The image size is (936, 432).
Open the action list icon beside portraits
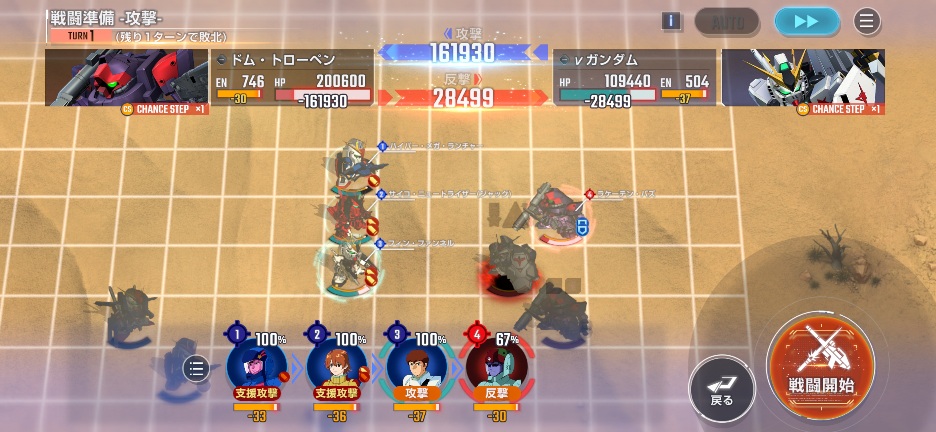pyautogui.click(x=197, y=370)
